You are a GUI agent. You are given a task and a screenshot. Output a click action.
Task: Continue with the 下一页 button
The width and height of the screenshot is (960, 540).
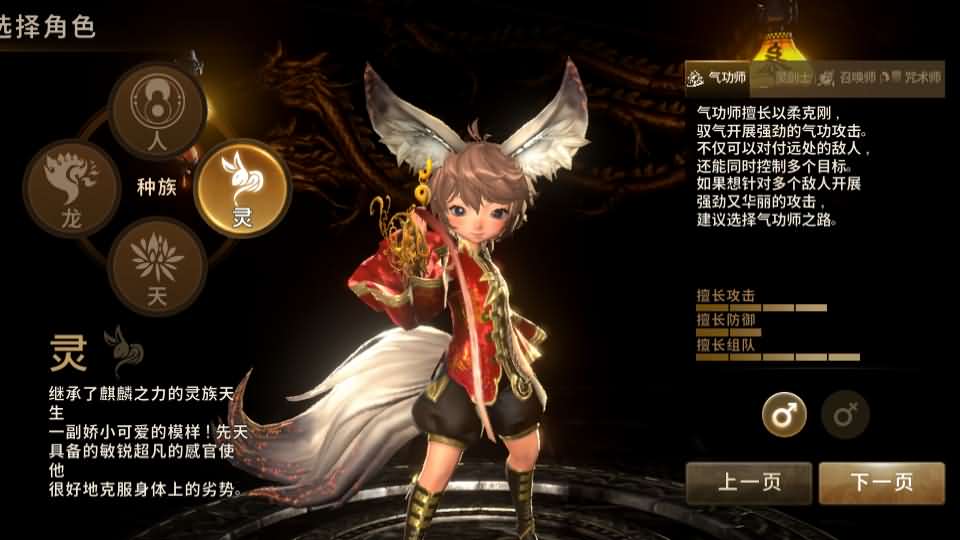[x=881, y=483]
